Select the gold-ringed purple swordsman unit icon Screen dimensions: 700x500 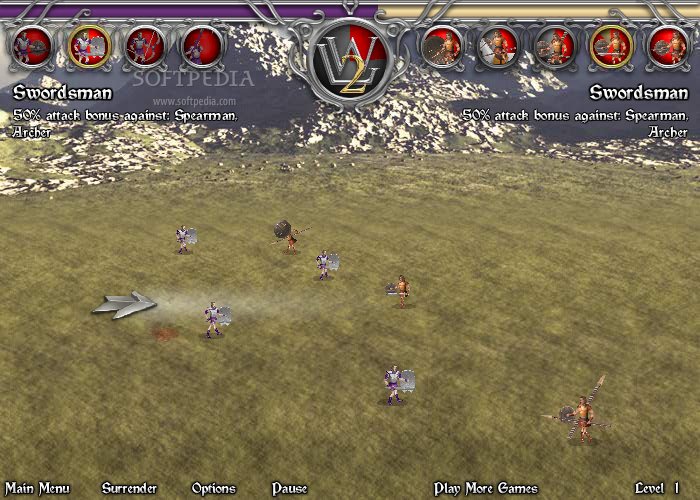[x=90, y=45]
